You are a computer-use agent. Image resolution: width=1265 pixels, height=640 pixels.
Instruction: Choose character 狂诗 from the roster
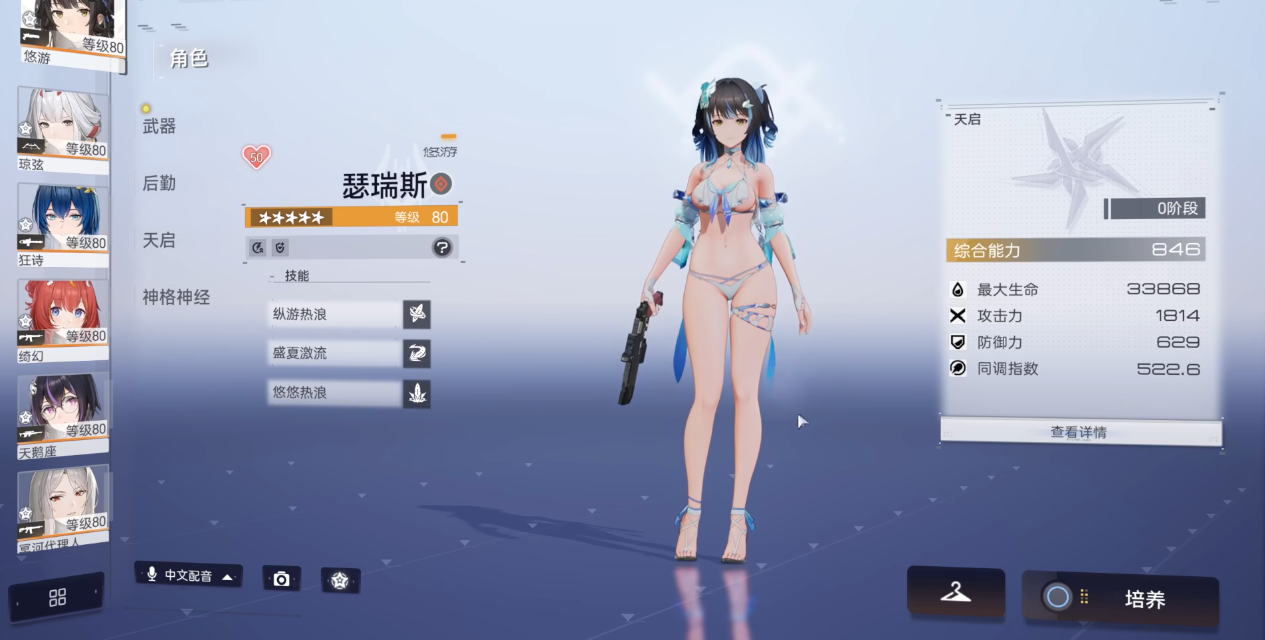coord(63,223)
